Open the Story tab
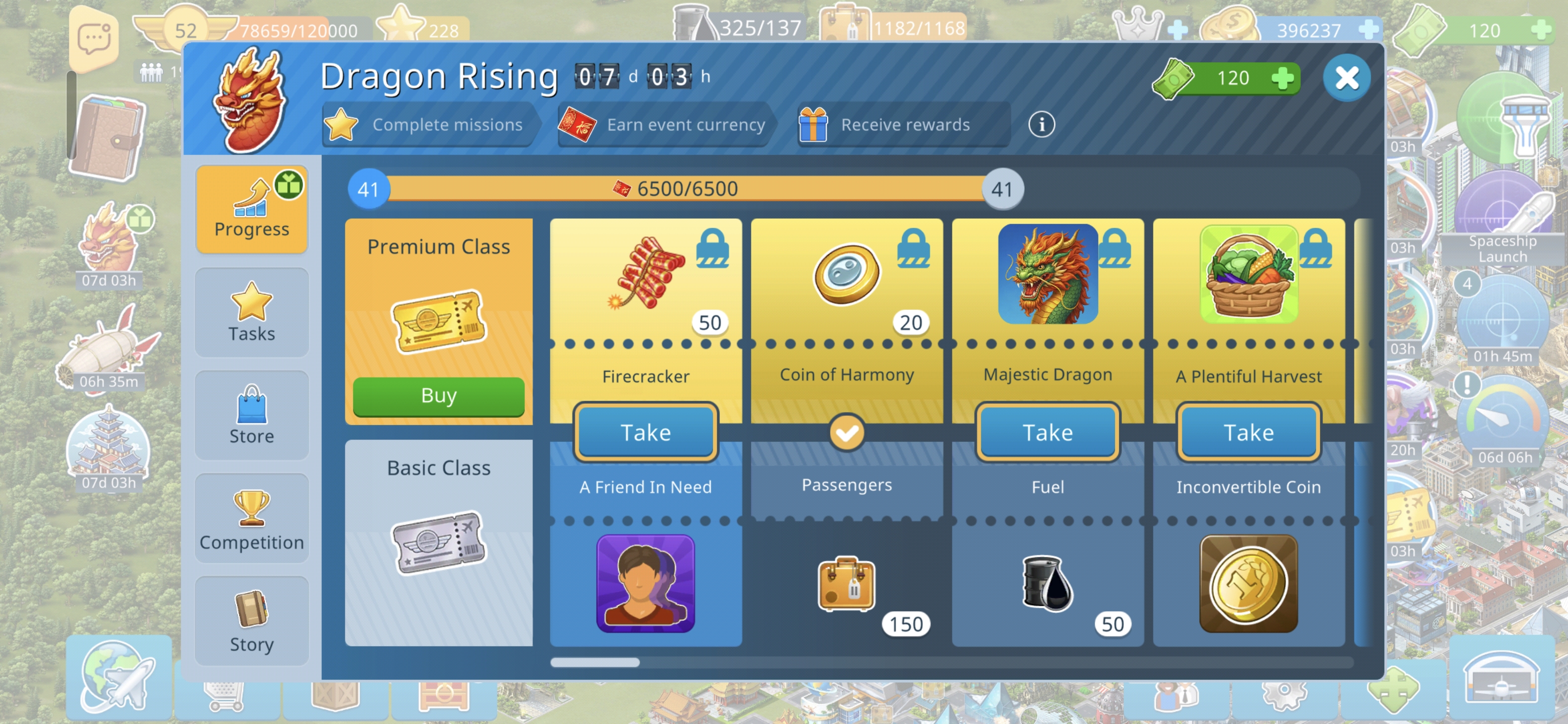Image resolution: width=1568 pixels, height=724 pixels. [x=251, y=621]
